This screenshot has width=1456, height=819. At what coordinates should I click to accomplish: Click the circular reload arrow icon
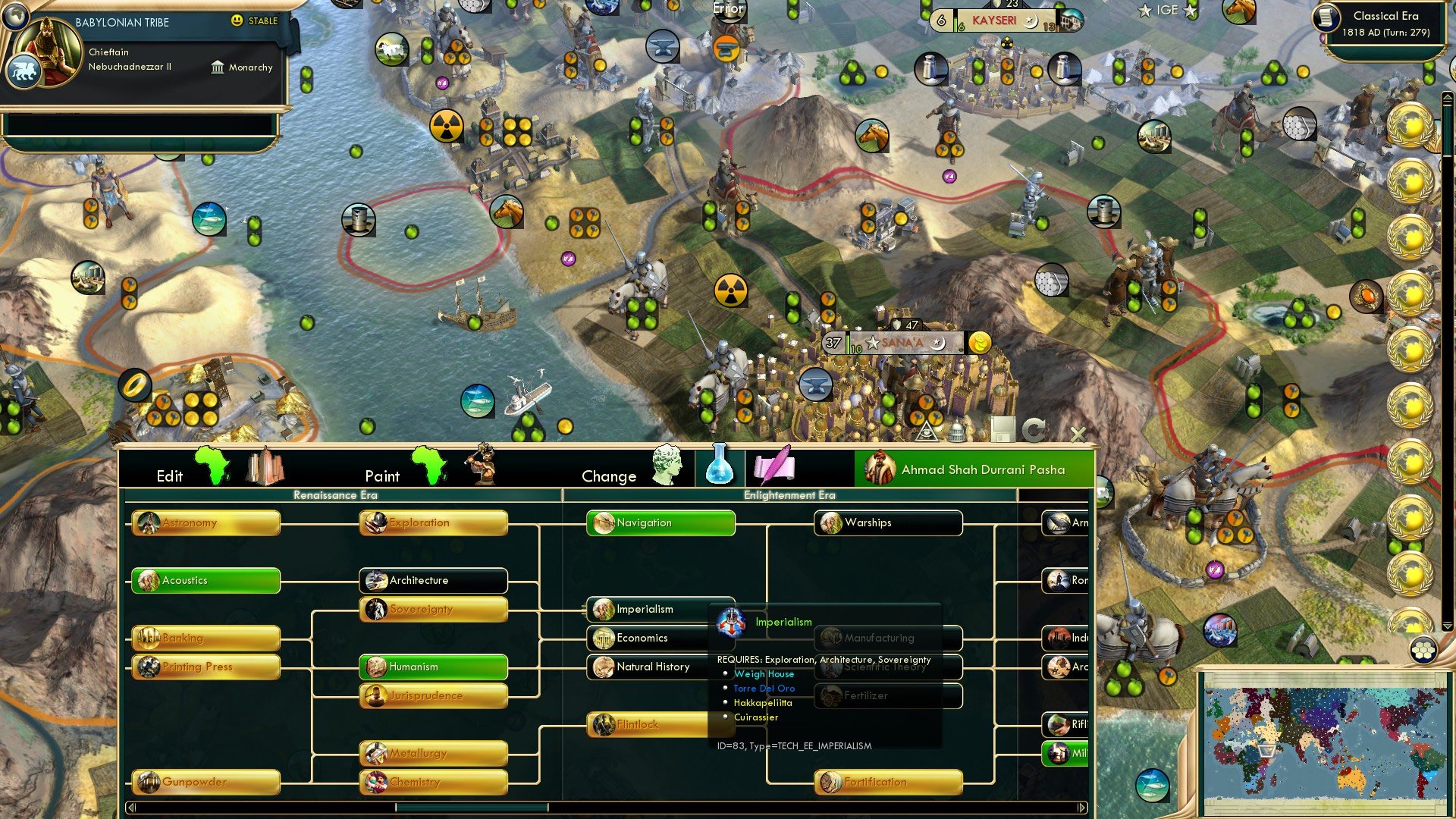click(1033, 430)
